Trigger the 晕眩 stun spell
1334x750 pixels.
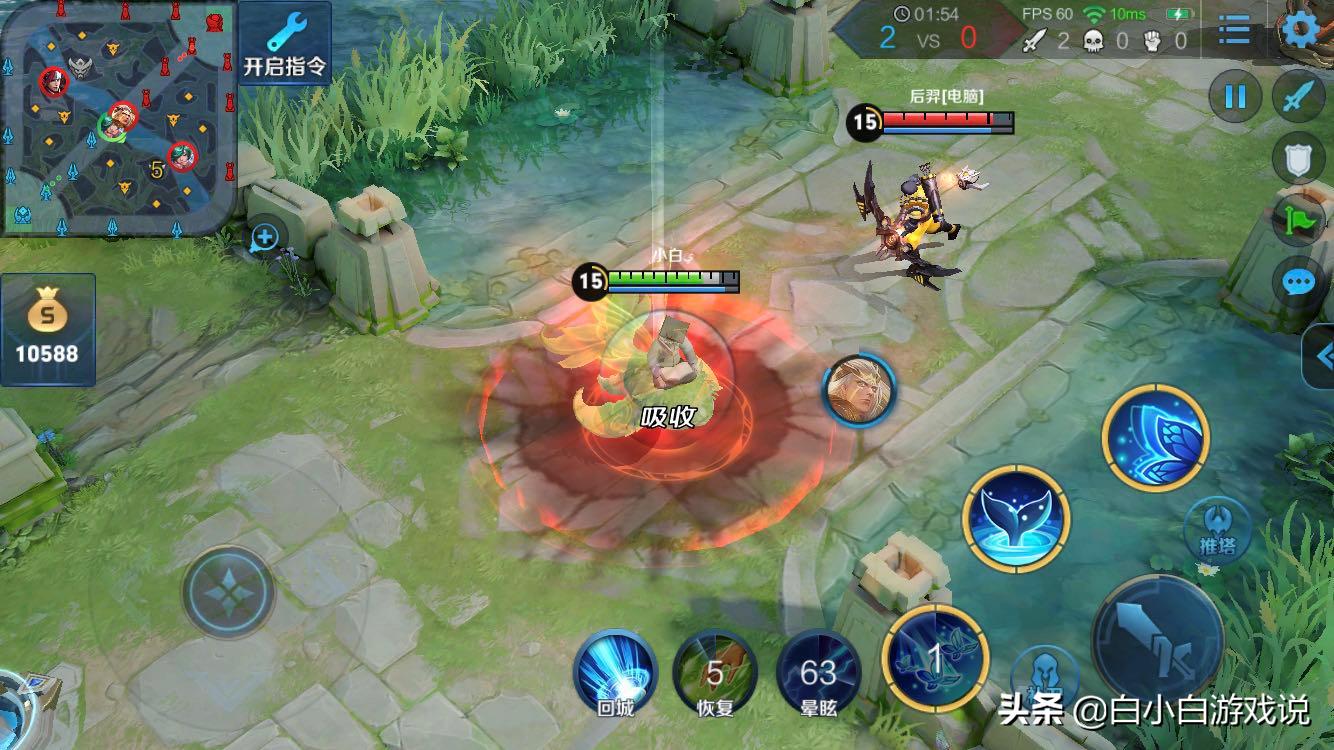click(x=818, y=673)
